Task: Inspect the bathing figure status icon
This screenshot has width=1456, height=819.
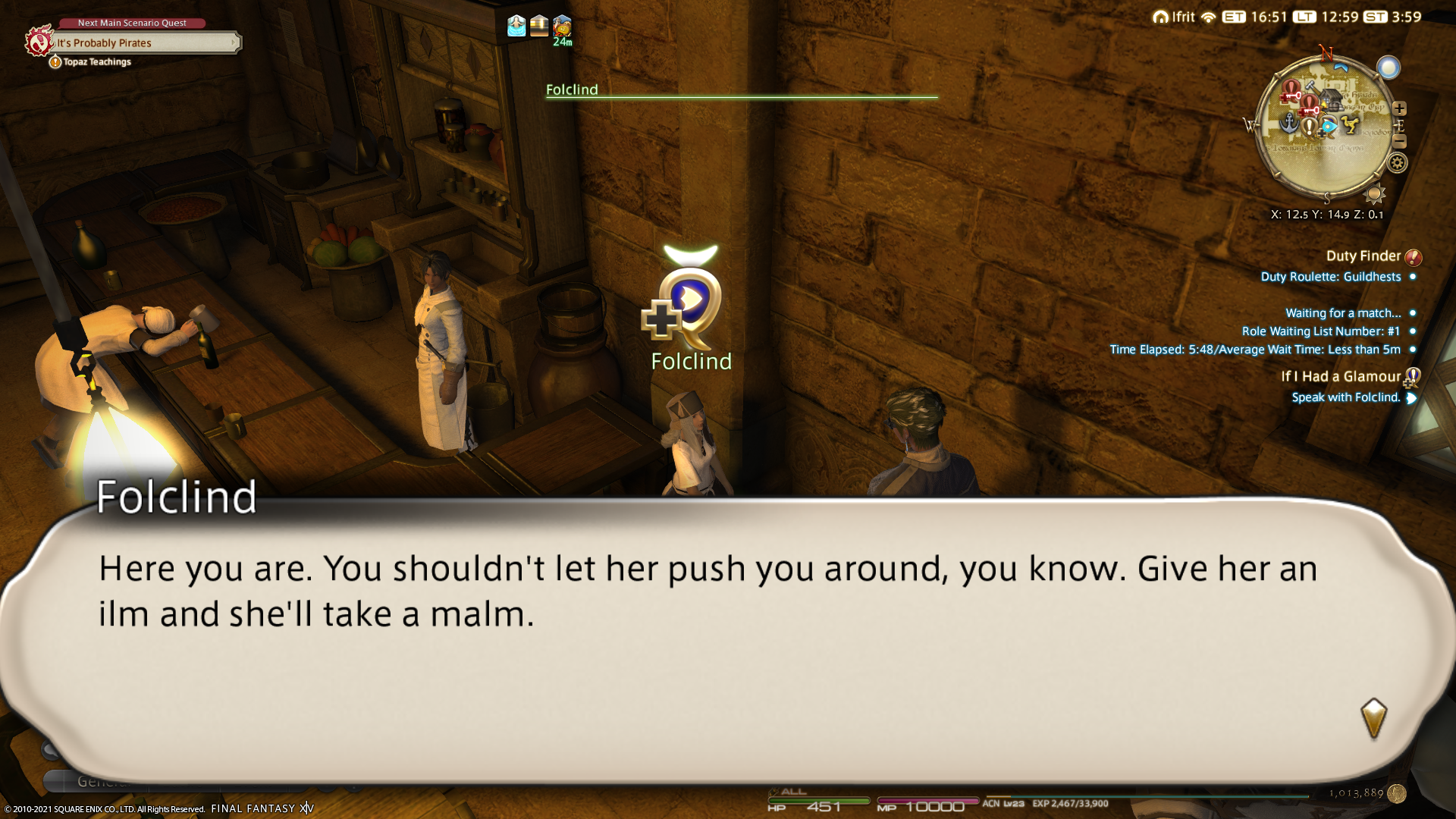Action: click(516, 26)
